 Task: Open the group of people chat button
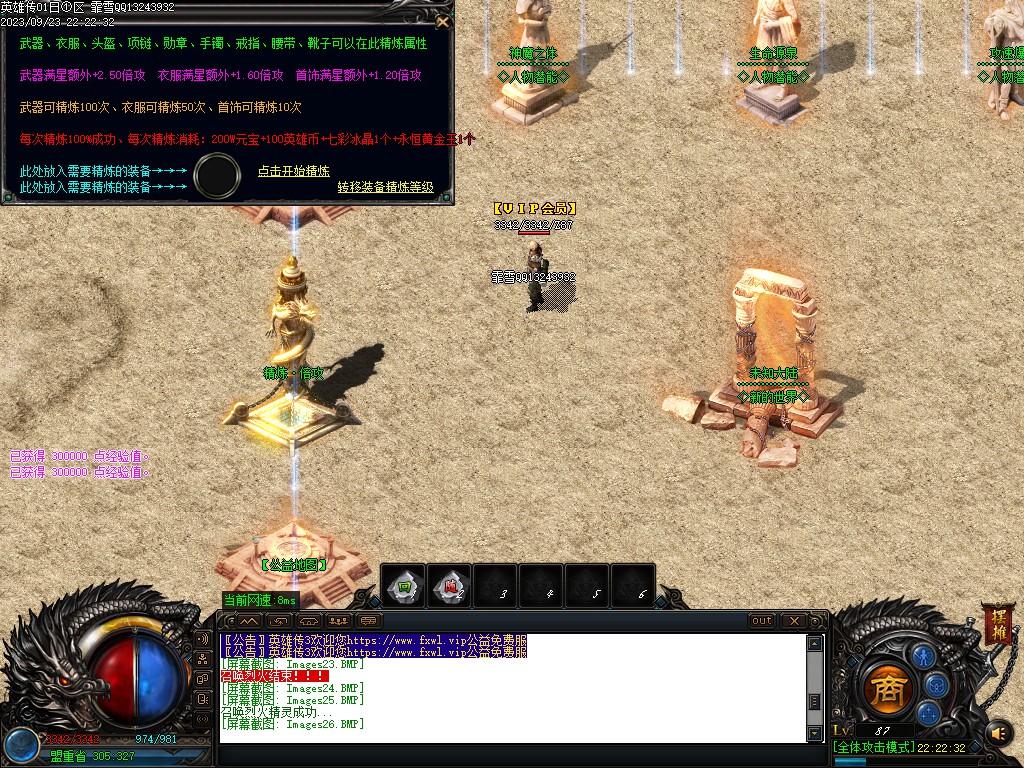(339, 621)
